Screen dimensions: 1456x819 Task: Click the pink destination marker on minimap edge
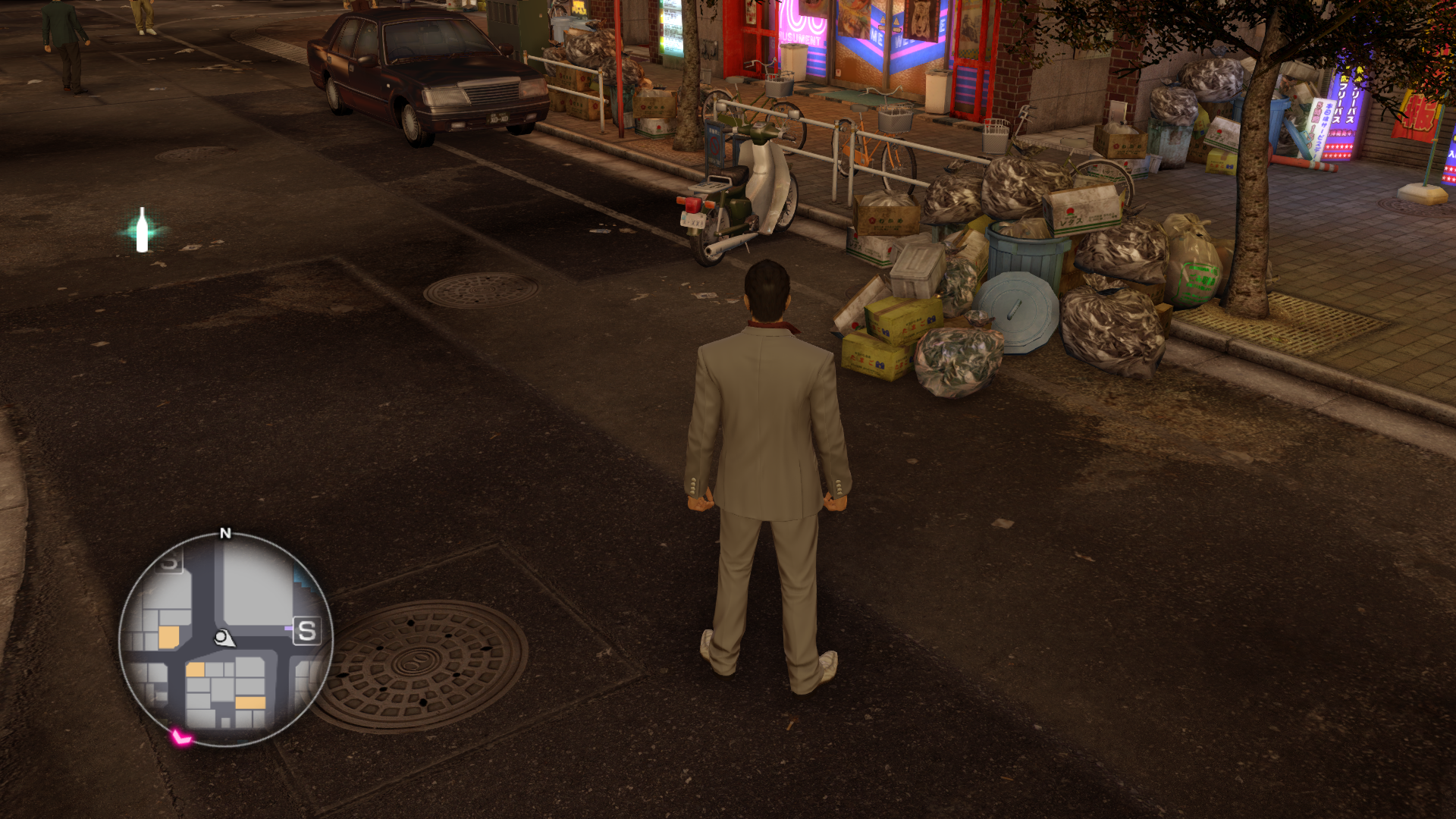(x=180, y=736)
